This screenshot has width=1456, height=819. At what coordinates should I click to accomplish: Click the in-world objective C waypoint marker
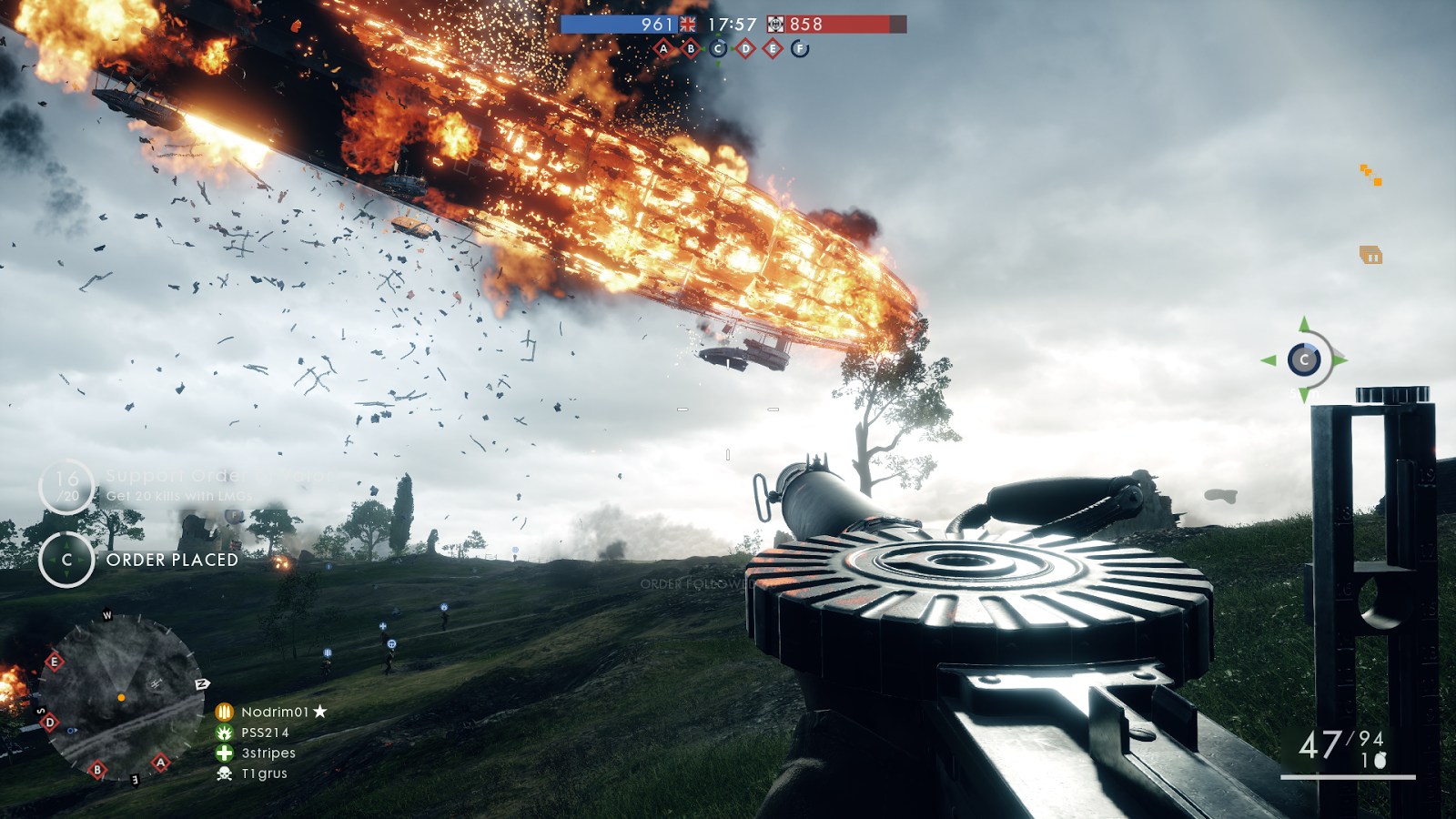click(1304, 360)
